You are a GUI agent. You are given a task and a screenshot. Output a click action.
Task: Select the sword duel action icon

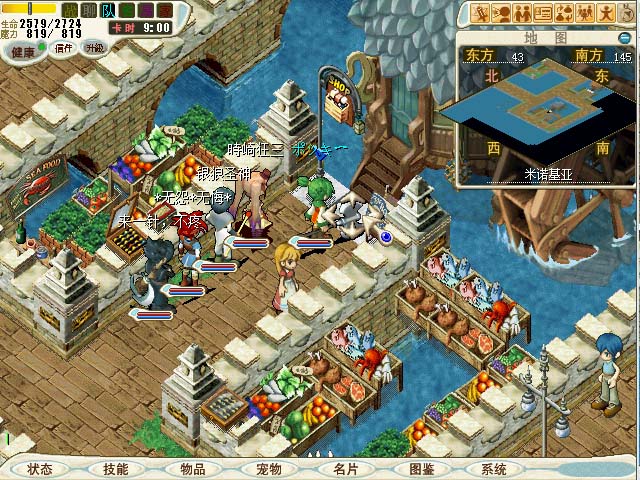click(x=480, y=13)
